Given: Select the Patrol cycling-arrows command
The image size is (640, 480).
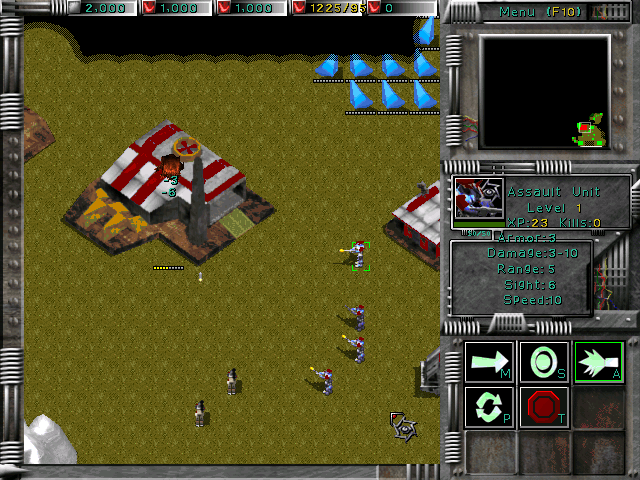Looking at the screenshot, I should [489, 408].
